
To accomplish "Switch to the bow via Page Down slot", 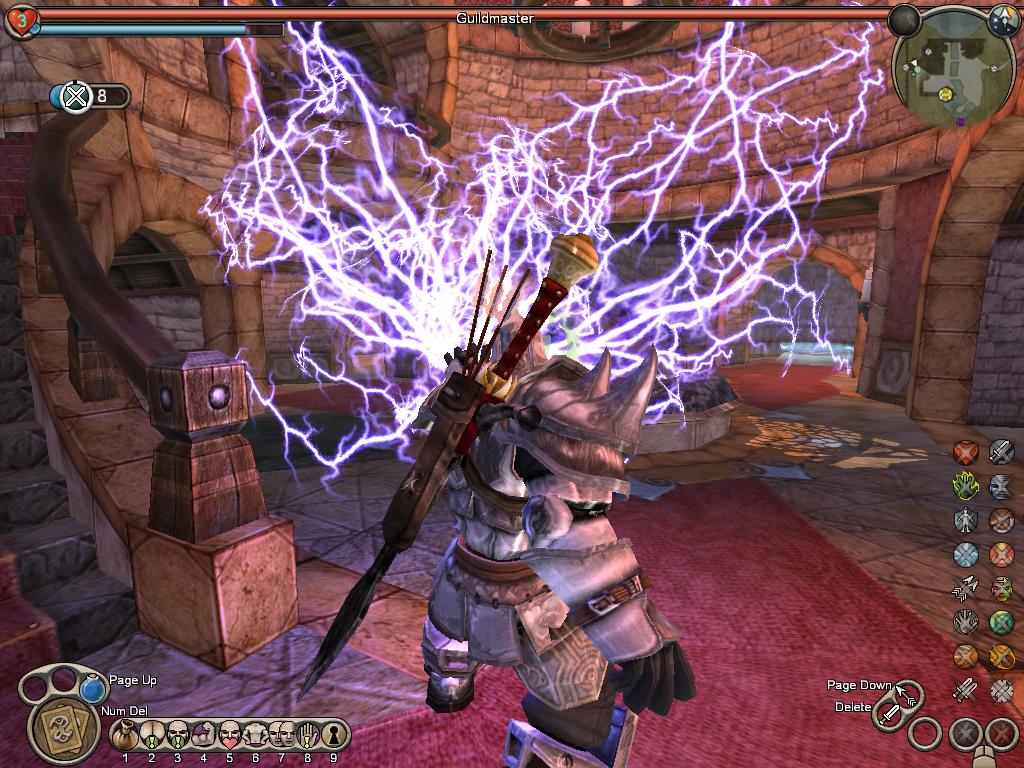I will click(908, 693).
